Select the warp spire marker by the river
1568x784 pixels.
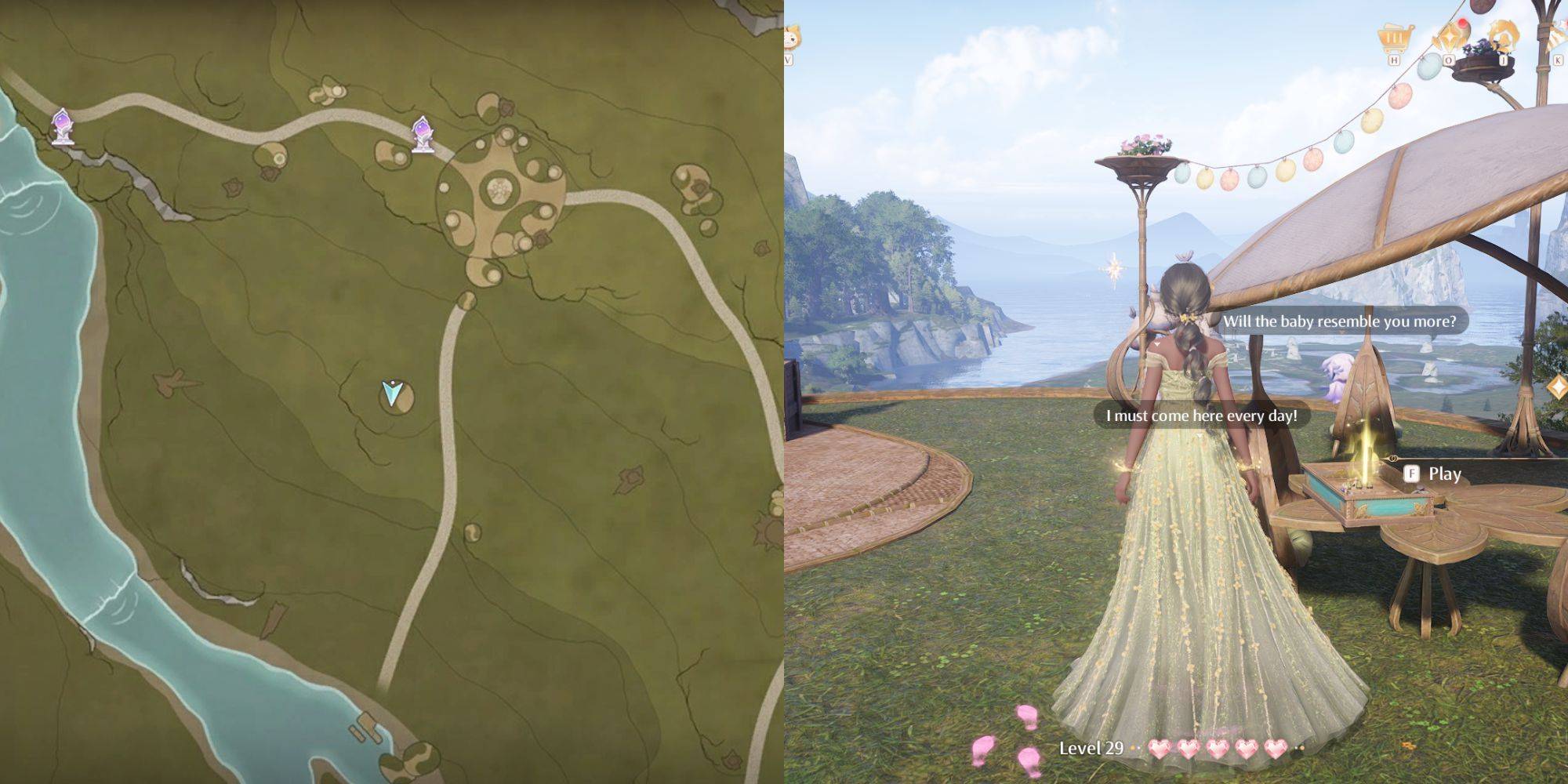[63, 127]
